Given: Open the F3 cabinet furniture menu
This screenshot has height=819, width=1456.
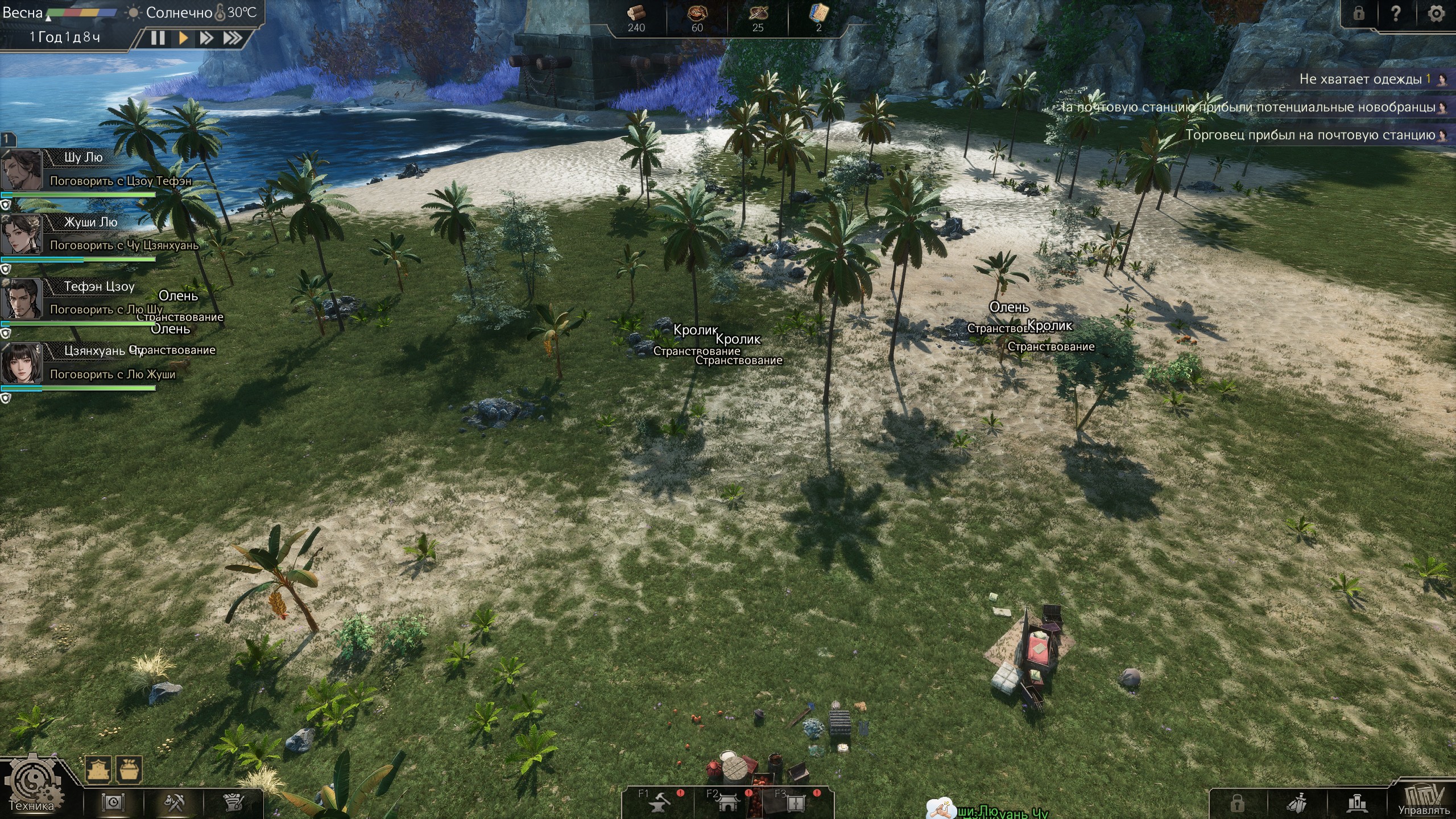Looking at the screenshot, I should pyautogui.click(x=796, y=803).
